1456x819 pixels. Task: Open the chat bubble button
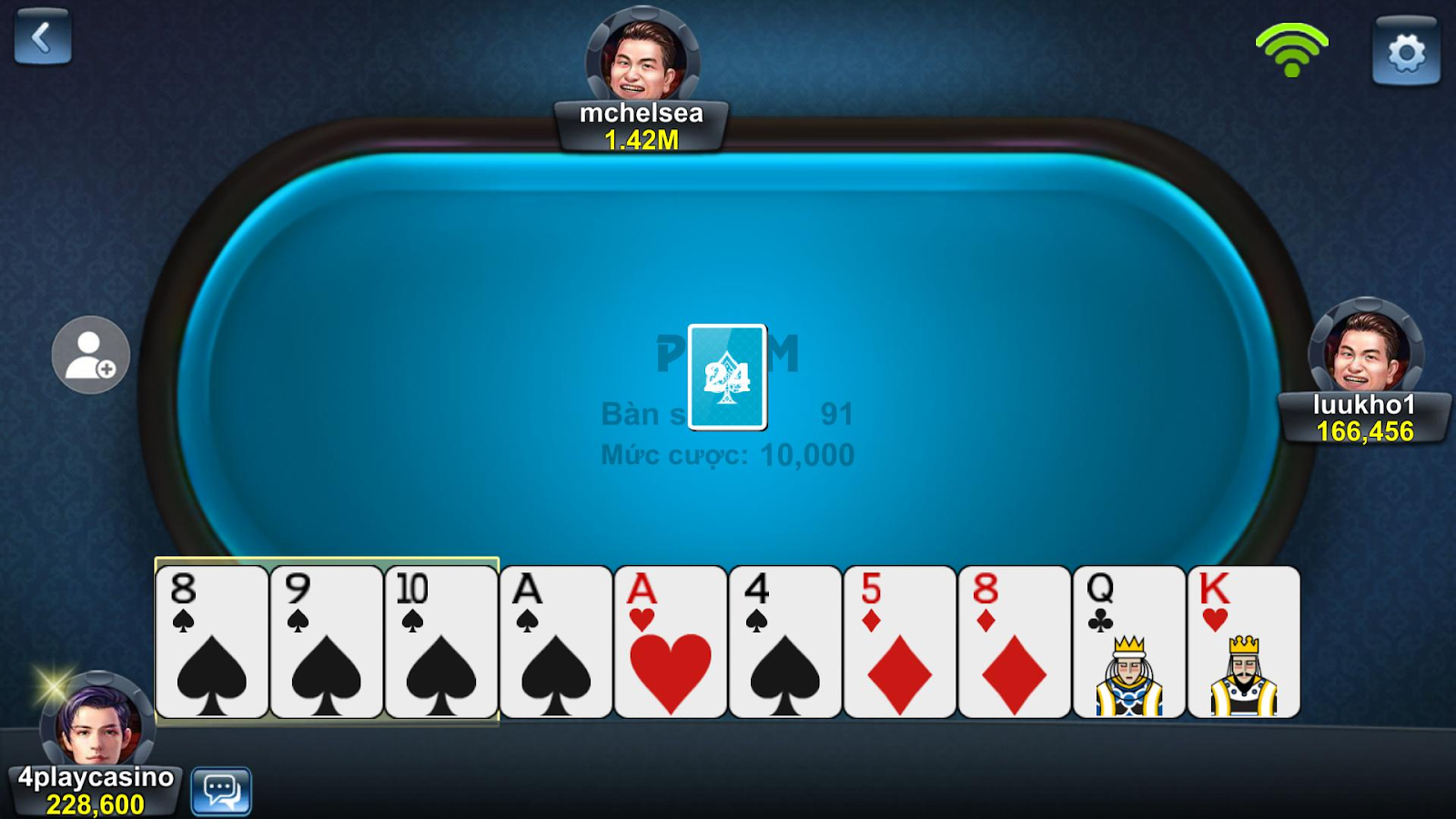pyautogui.click(x=221, y=790)
